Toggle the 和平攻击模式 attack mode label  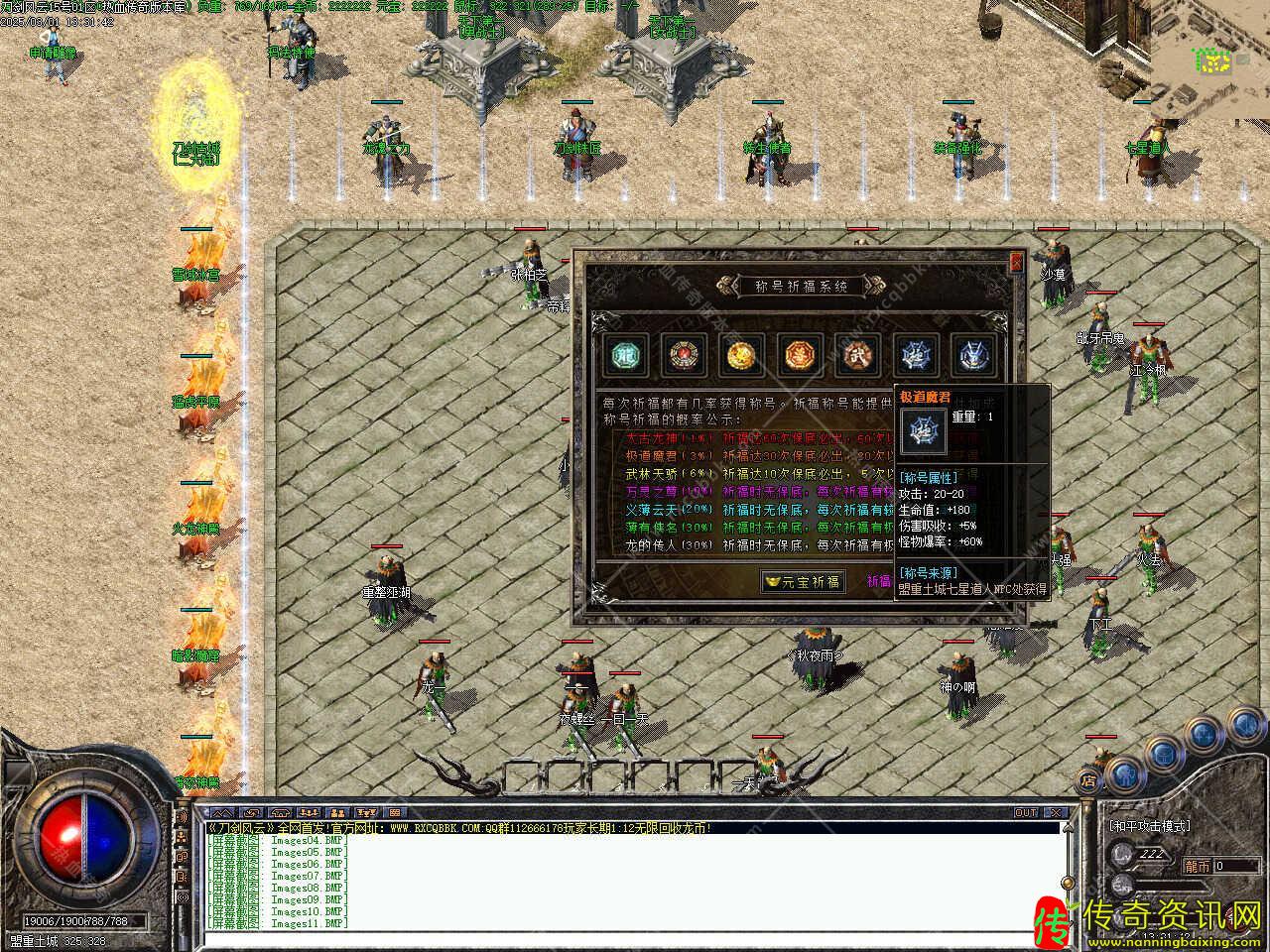pos(1149,825)
